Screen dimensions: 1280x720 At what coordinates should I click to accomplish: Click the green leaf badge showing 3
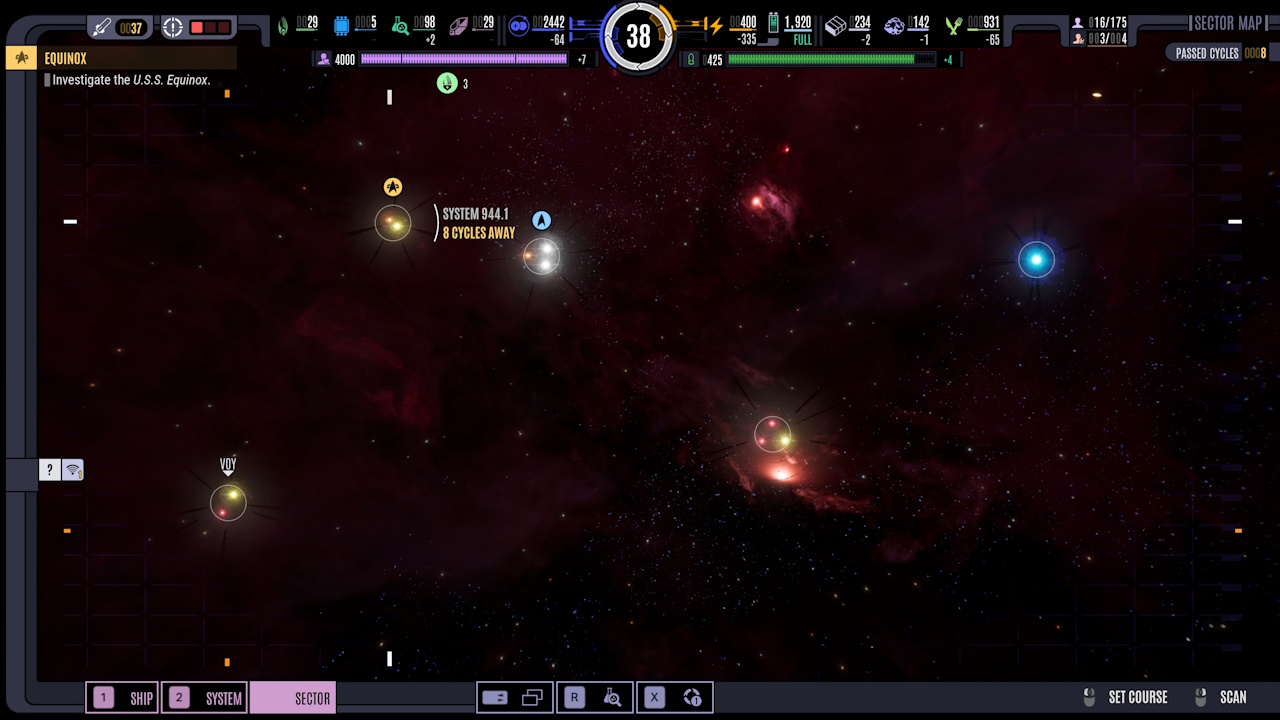click(447, 84)
